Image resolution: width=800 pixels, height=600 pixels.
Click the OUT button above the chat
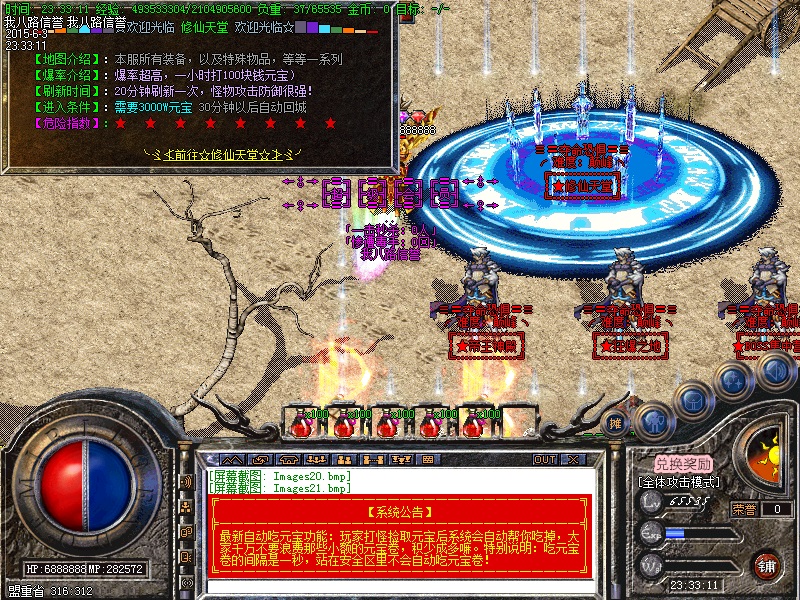click(545, 460)
